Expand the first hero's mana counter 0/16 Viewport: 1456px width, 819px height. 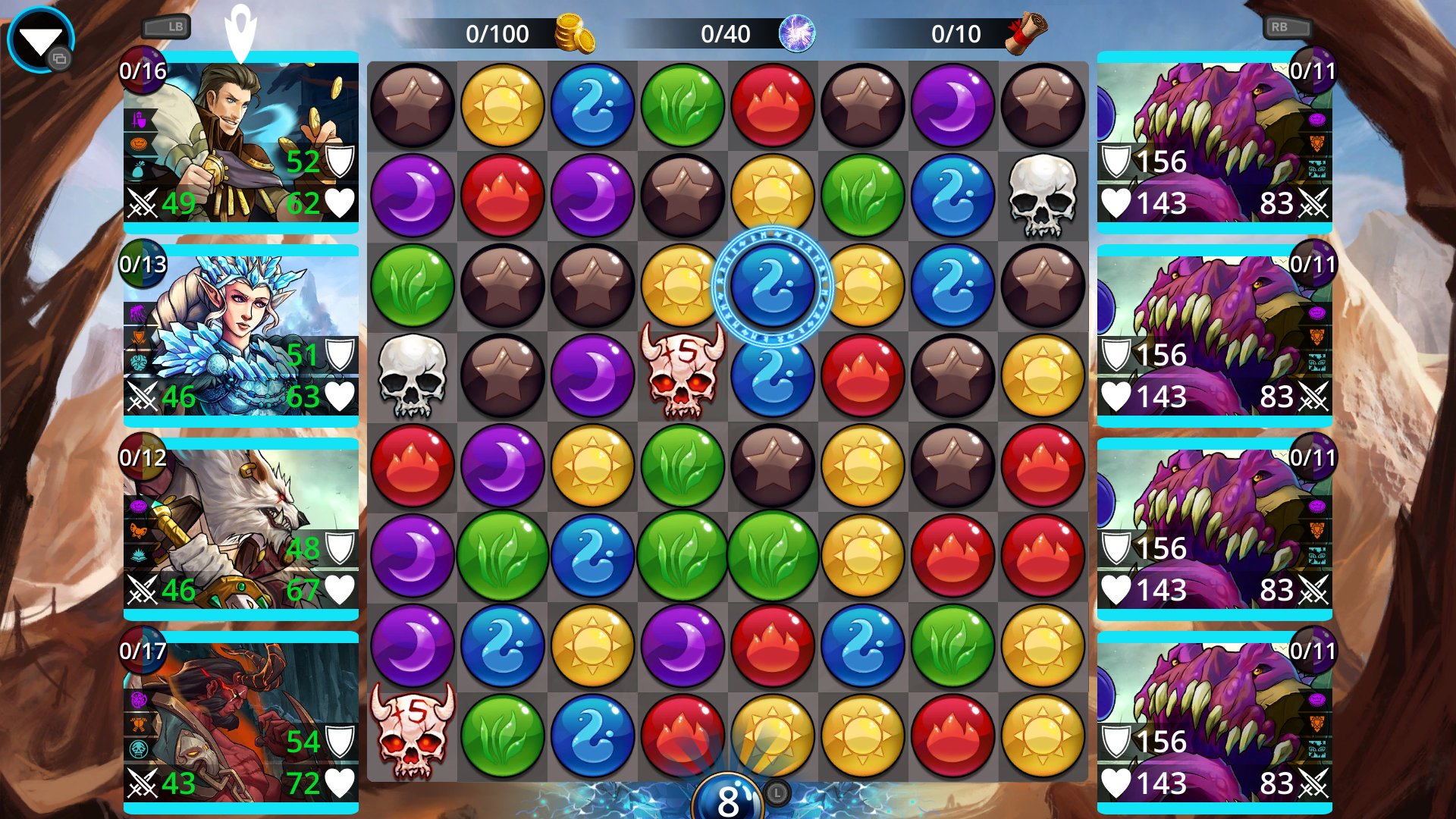click(143, 72)
